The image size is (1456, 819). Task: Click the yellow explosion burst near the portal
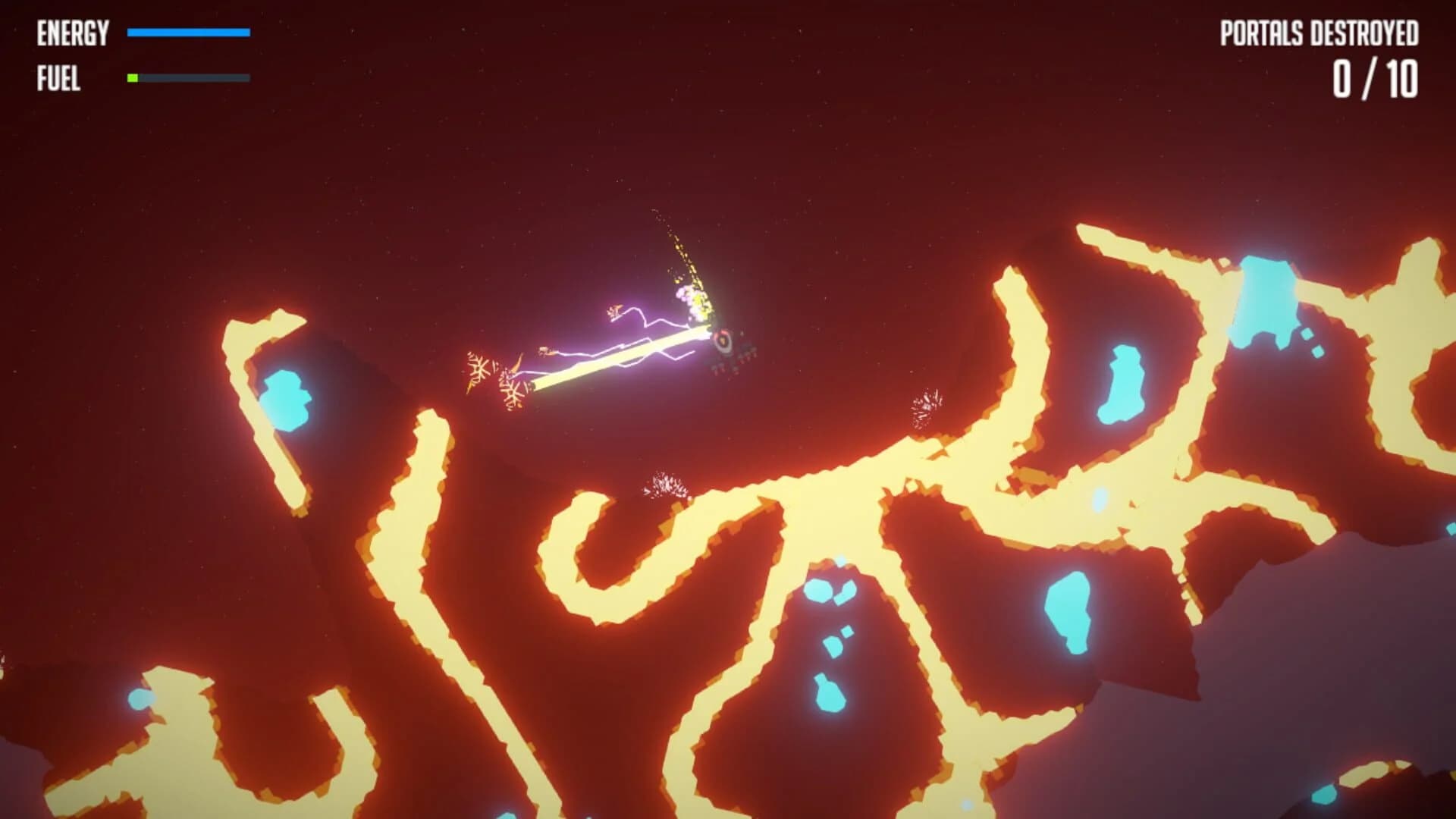pos(694,300)
